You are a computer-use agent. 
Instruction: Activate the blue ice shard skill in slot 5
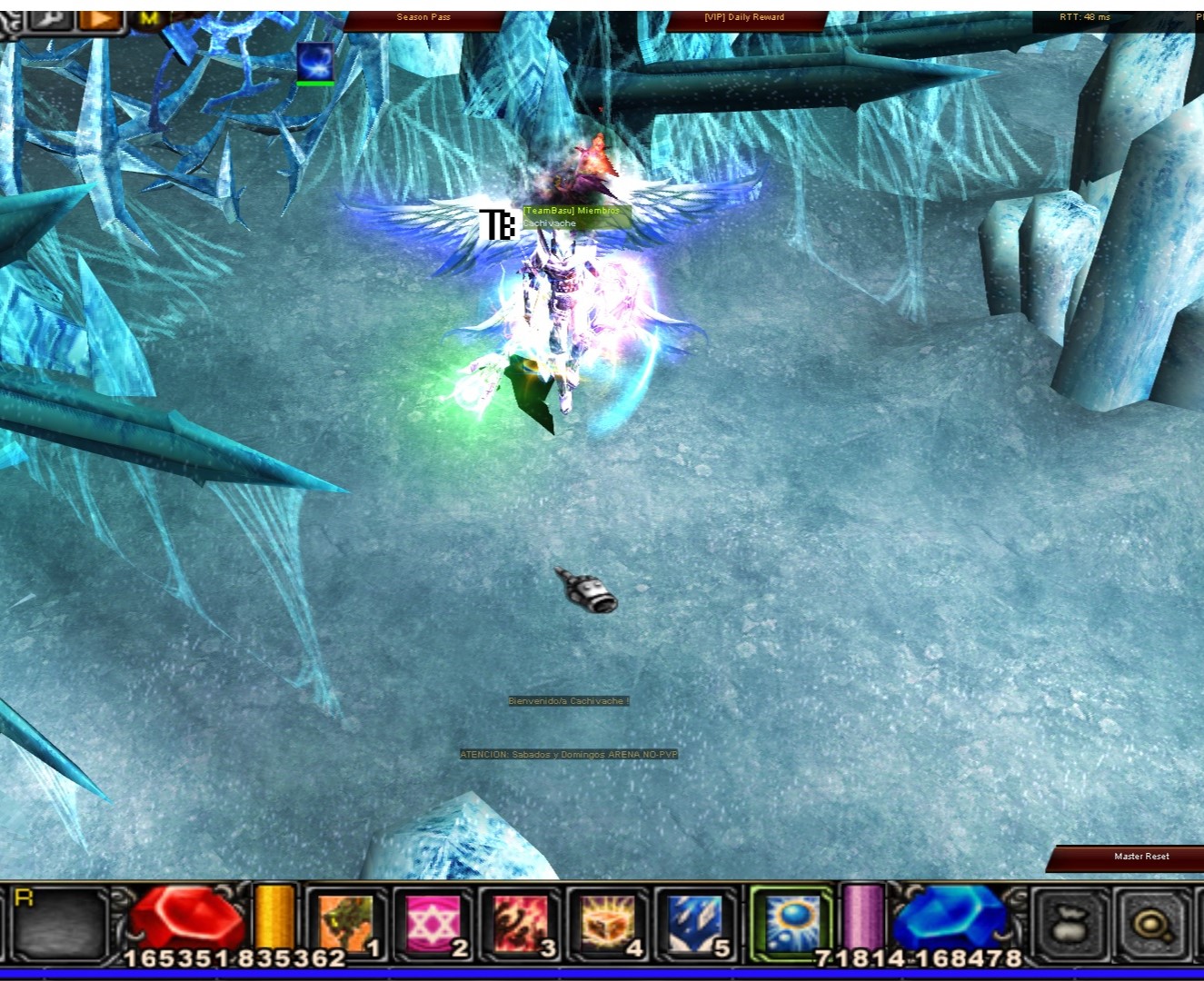point(695,925)
